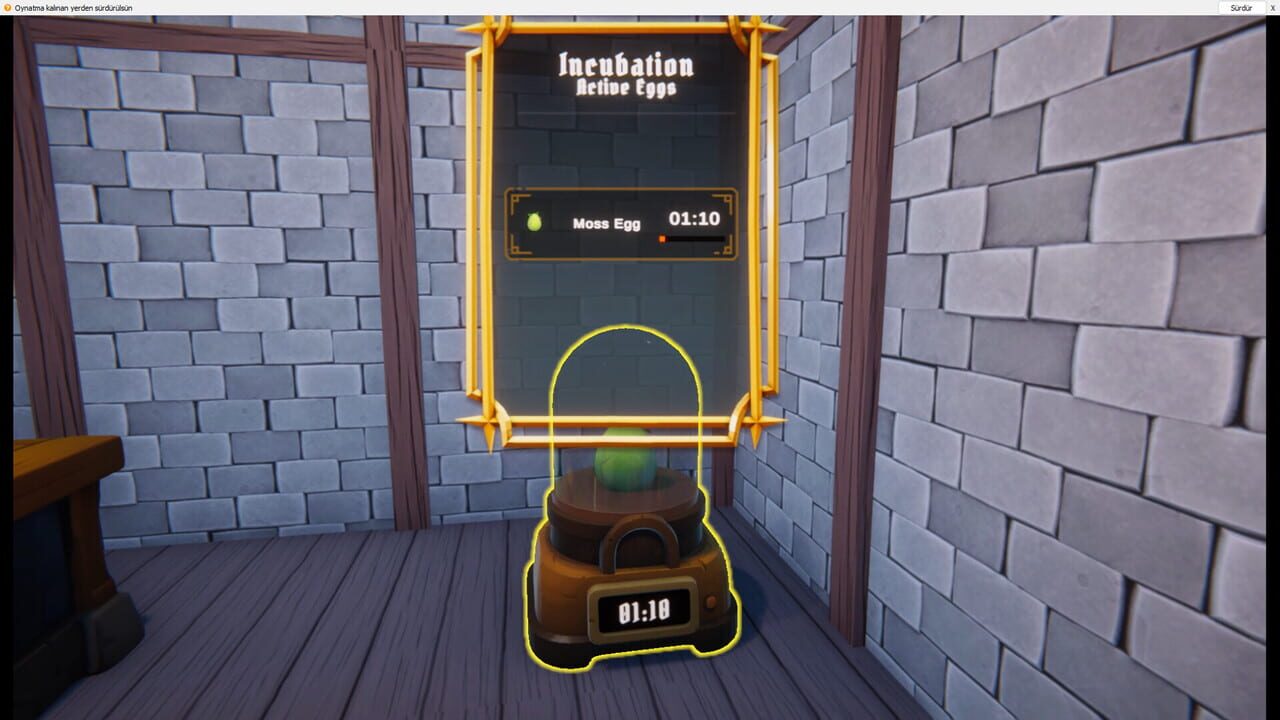Click the 01:10 countdown in the Moss Egg row
This screenshot has height=720, width=1280.
697,217
